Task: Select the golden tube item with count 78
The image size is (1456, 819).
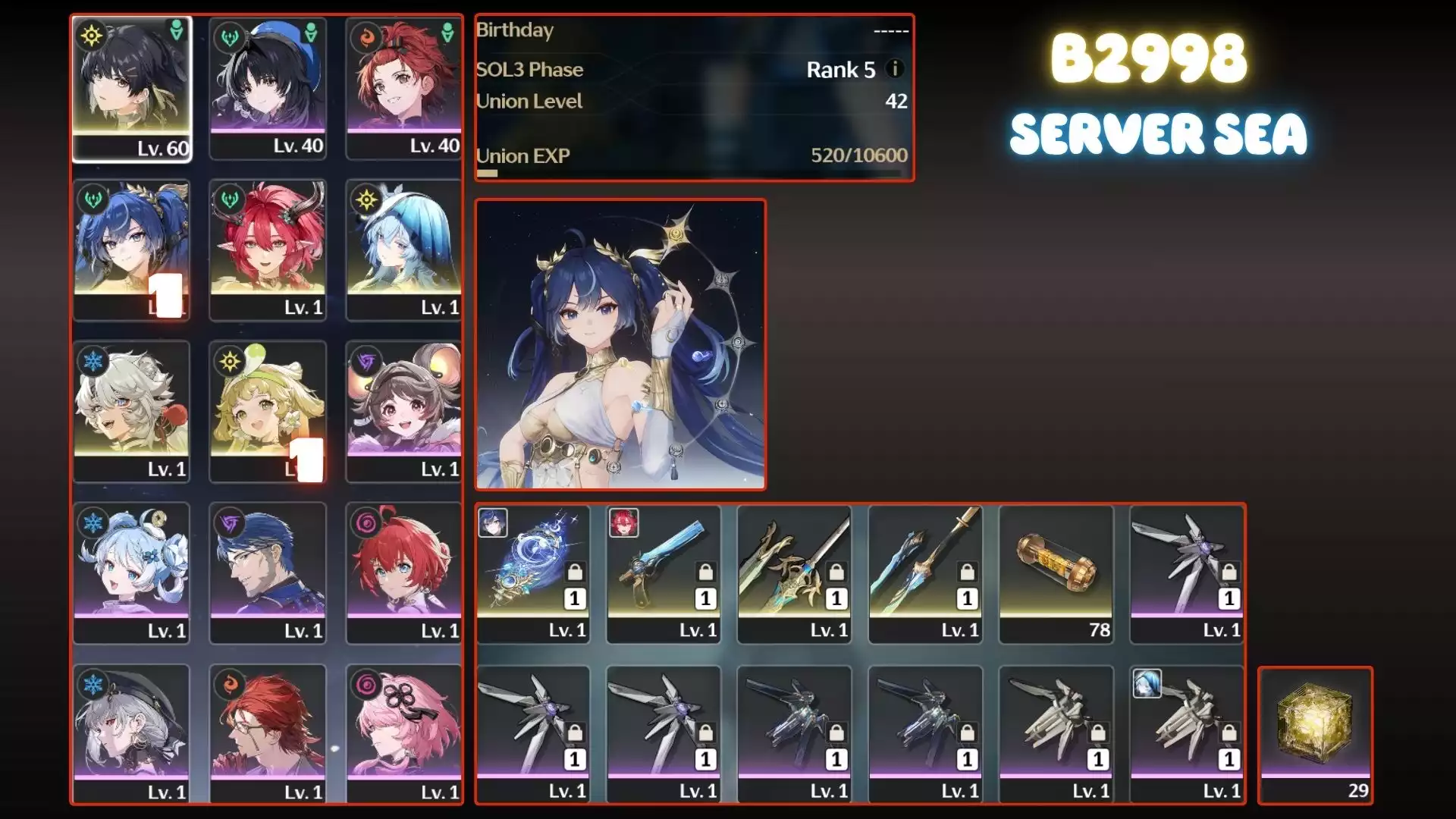Action: (x=1056, y=573)
